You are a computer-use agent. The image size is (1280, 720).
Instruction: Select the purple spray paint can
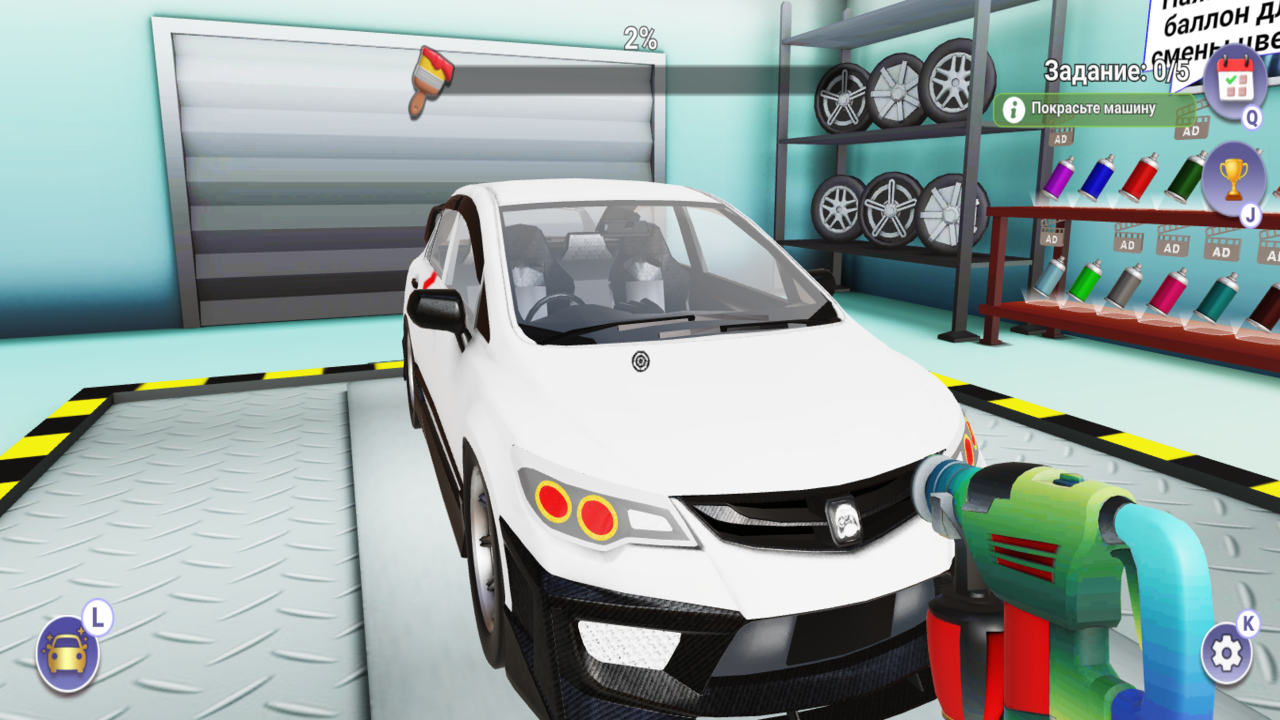click(1059, 180)
